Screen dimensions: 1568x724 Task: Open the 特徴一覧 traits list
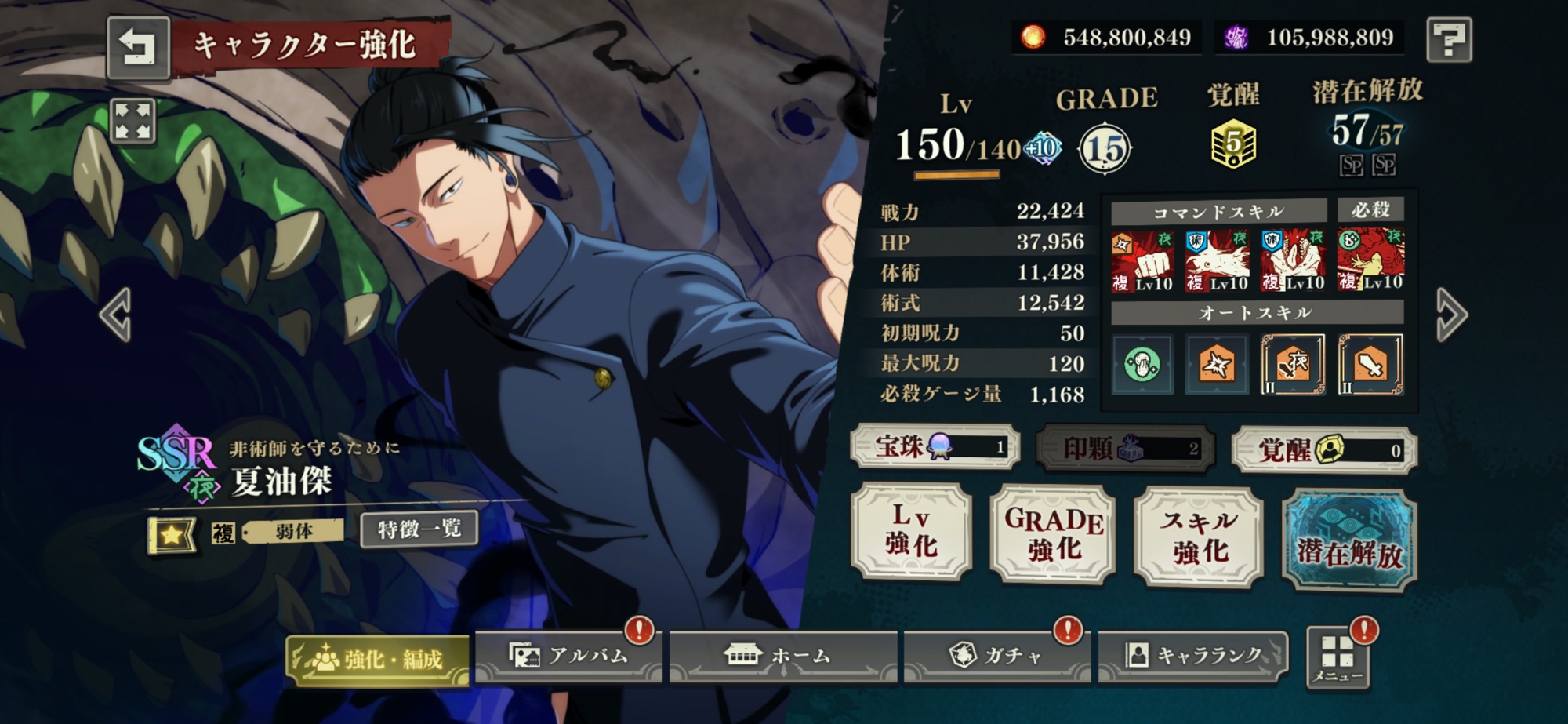tap(419, 530)
